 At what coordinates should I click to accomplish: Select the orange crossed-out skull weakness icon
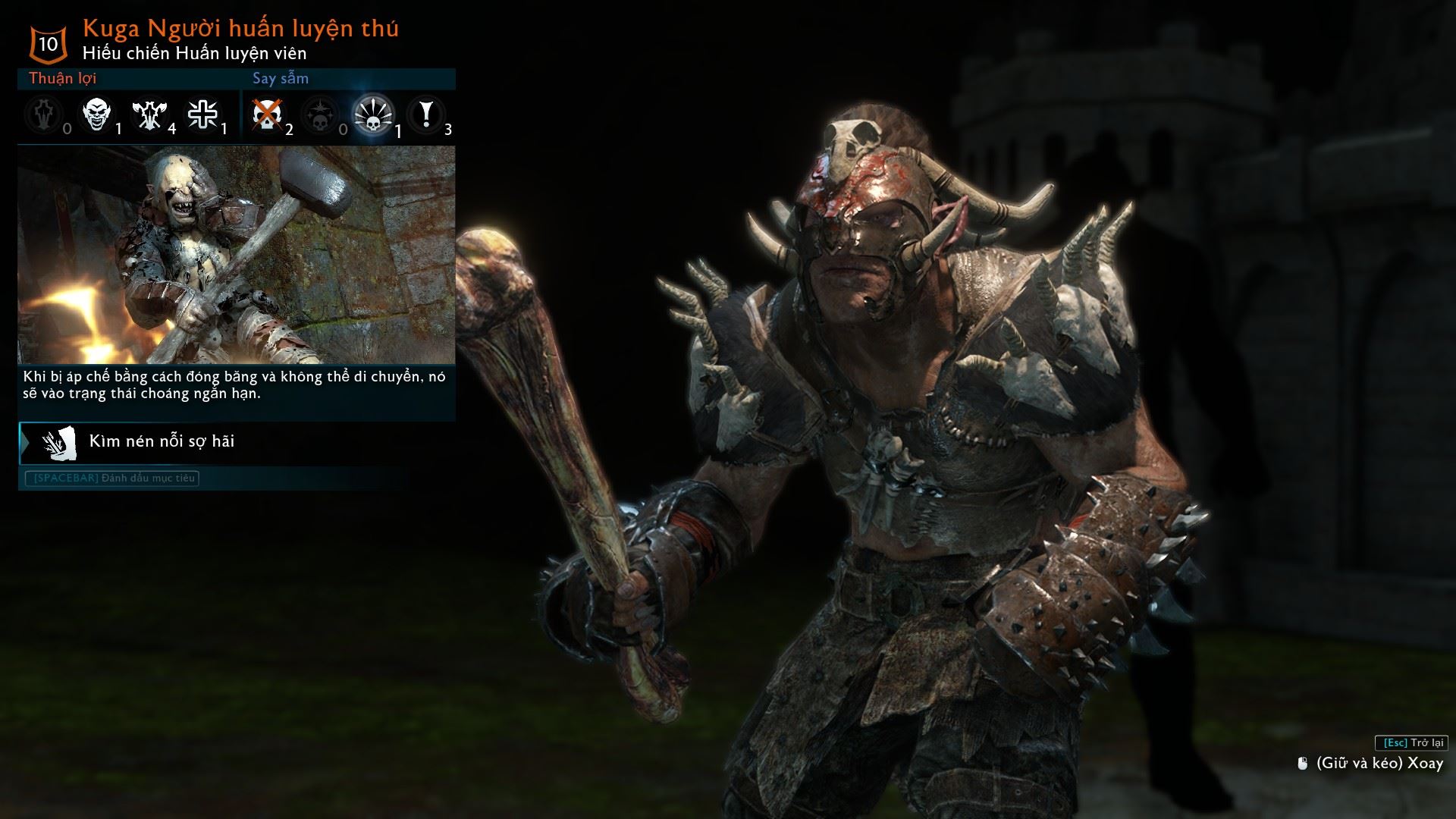267,115
